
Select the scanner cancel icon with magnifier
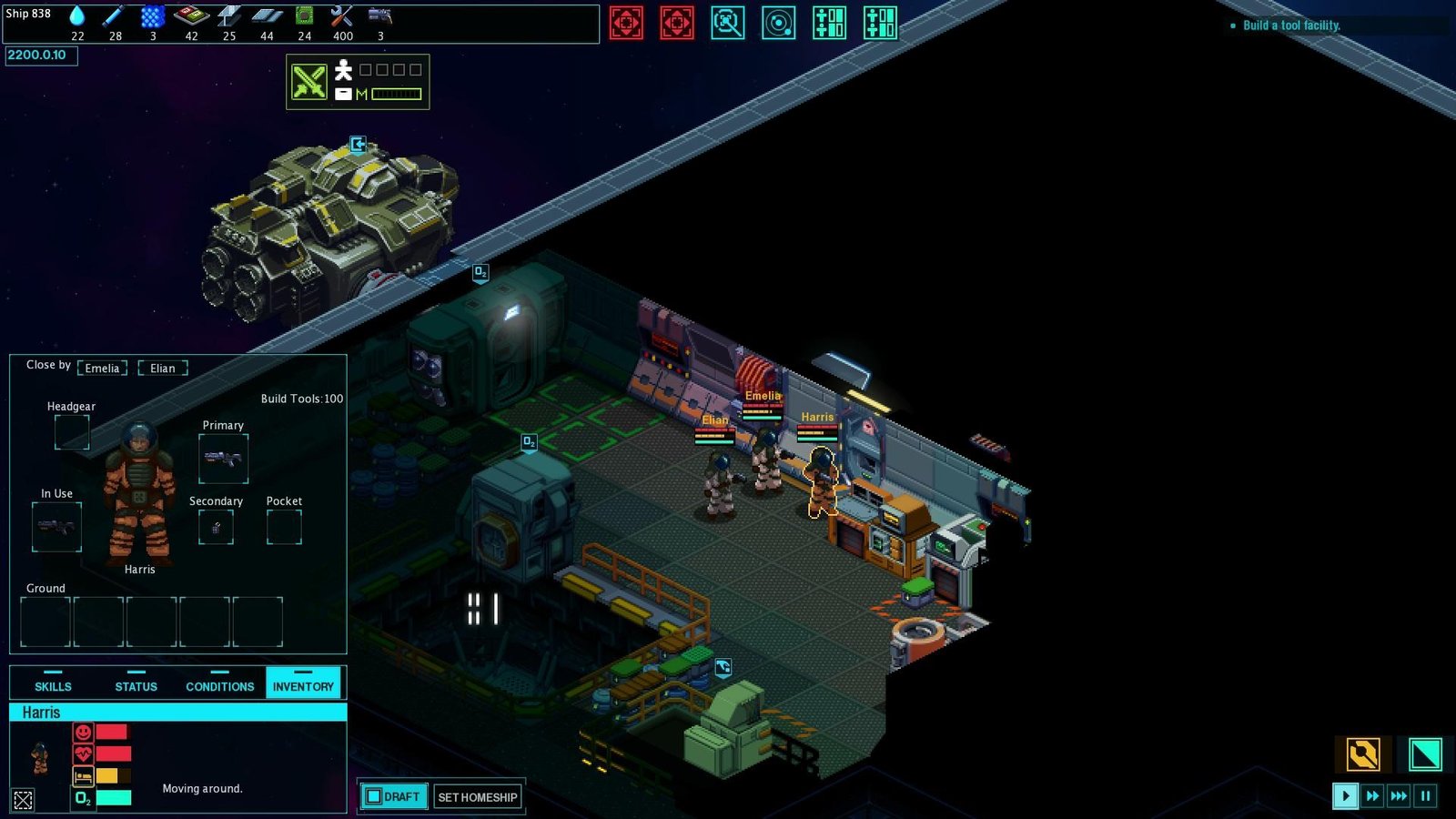tap(728, 23)
